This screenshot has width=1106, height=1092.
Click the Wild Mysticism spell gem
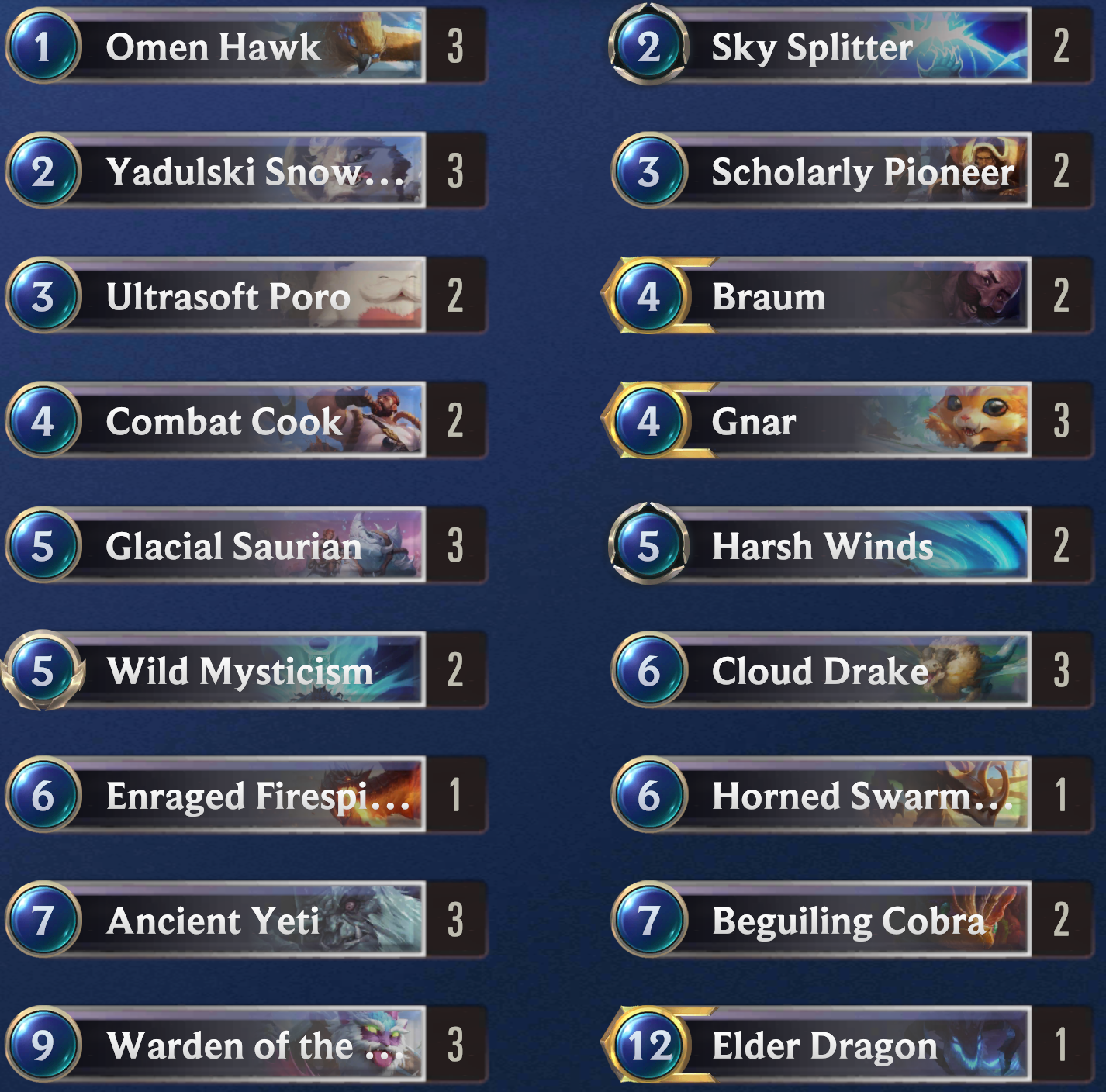(x=45, y=672)
